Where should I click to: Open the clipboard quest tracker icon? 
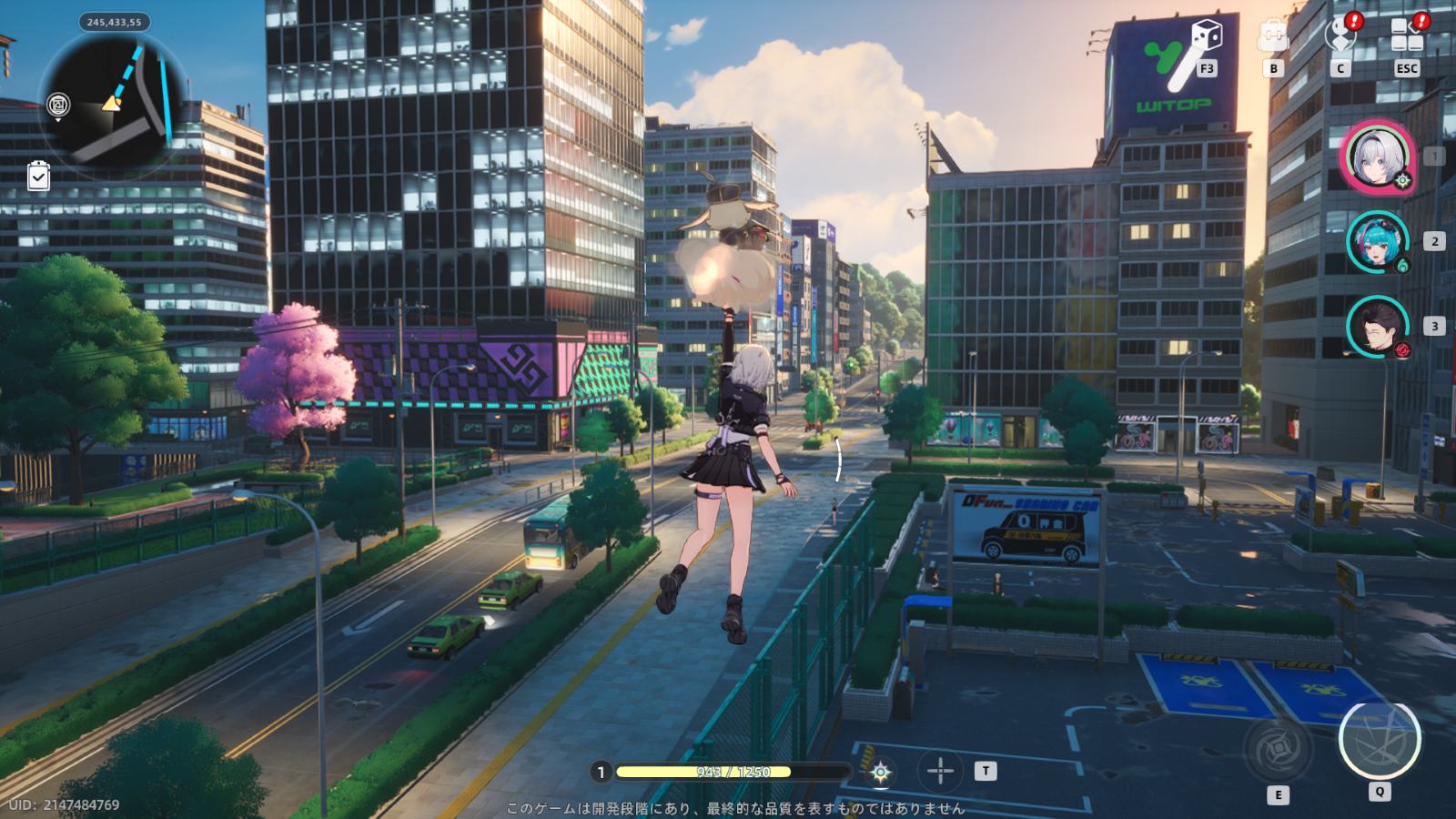(x=38, y=176)
